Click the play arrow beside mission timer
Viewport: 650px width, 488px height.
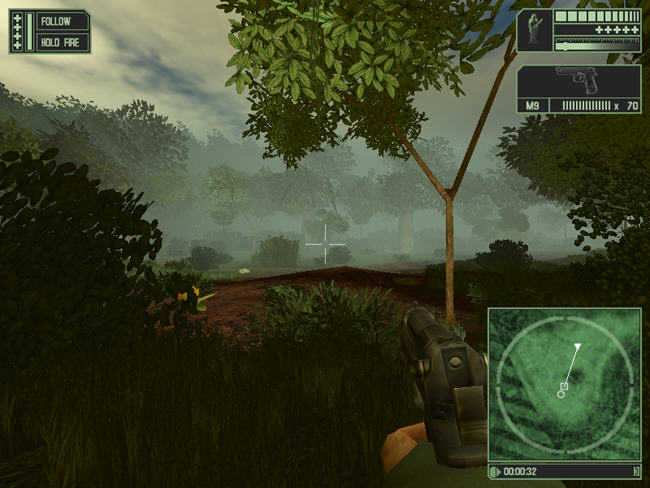tap(495, 471)
